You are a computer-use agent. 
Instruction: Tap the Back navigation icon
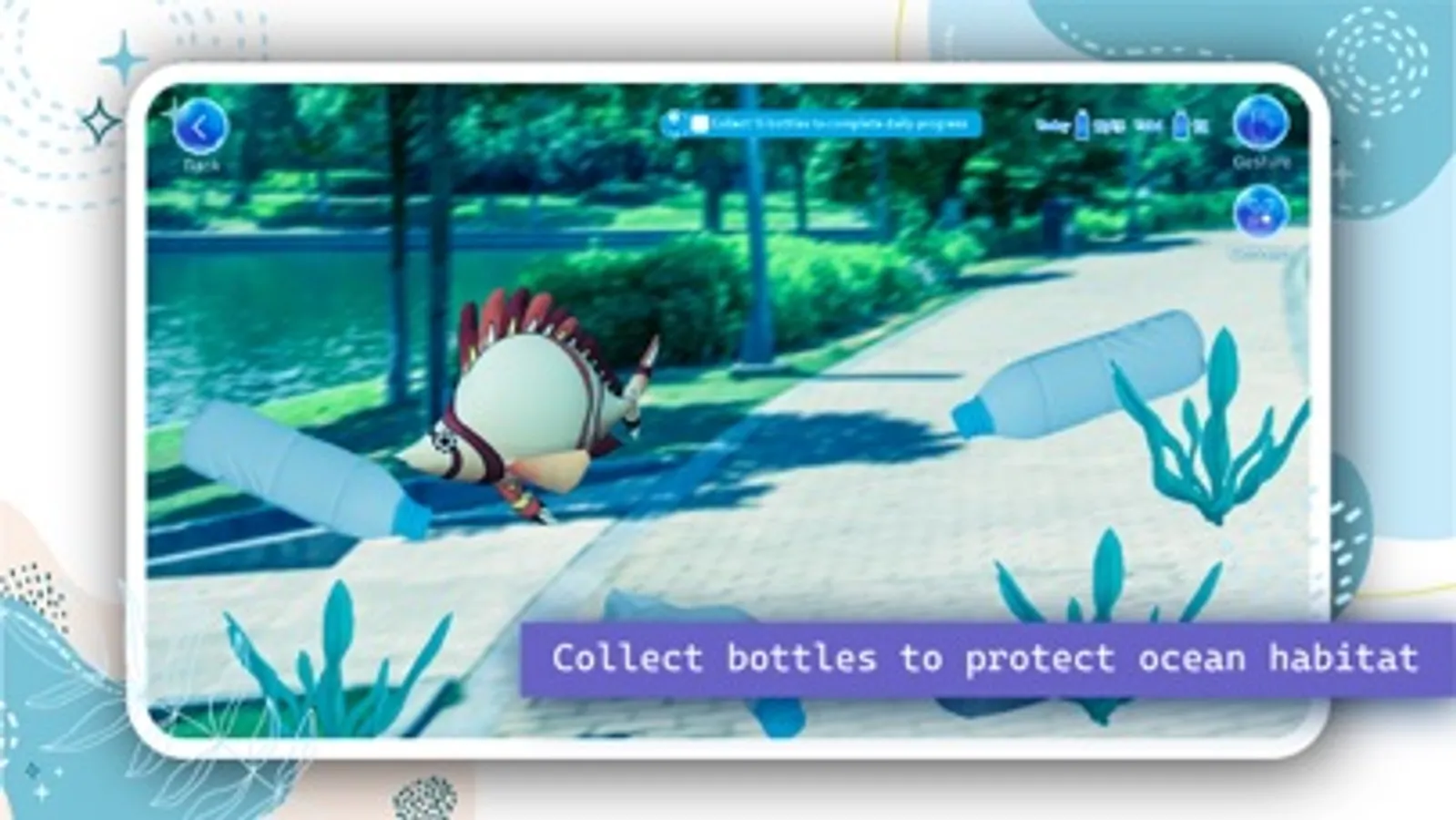coord(202,128)
